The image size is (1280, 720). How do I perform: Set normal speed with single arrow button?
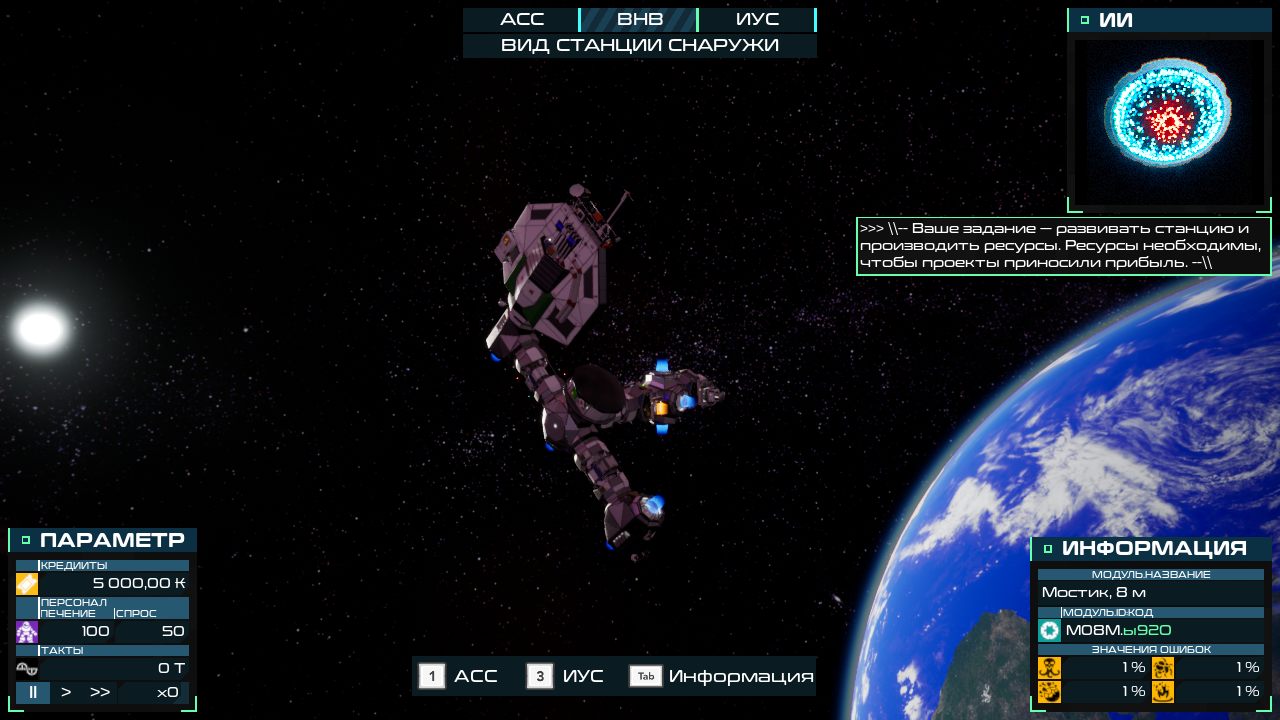coord(66,692)
